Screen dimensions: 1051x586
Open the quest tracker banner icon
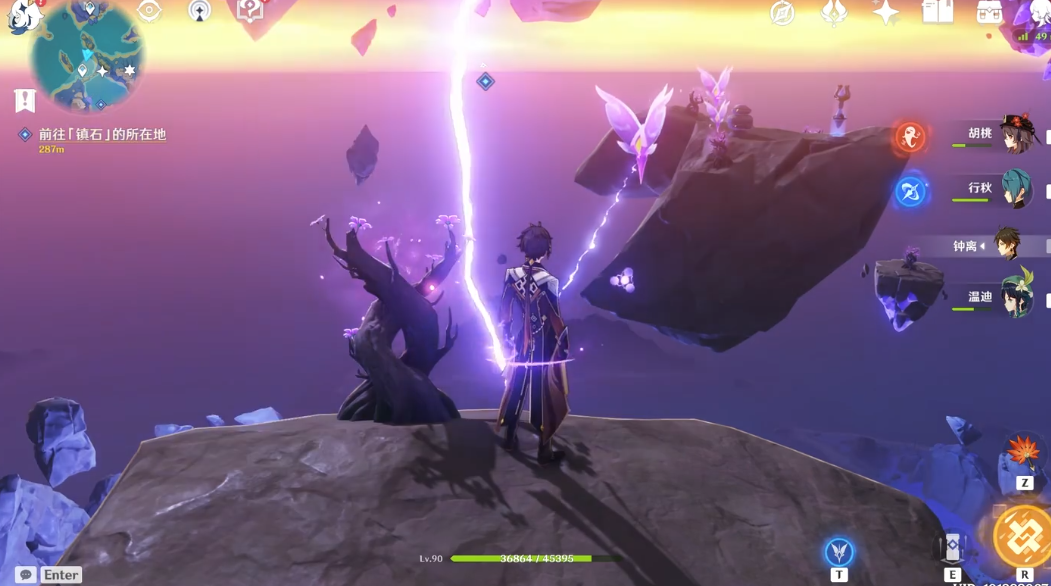point(25,100)
